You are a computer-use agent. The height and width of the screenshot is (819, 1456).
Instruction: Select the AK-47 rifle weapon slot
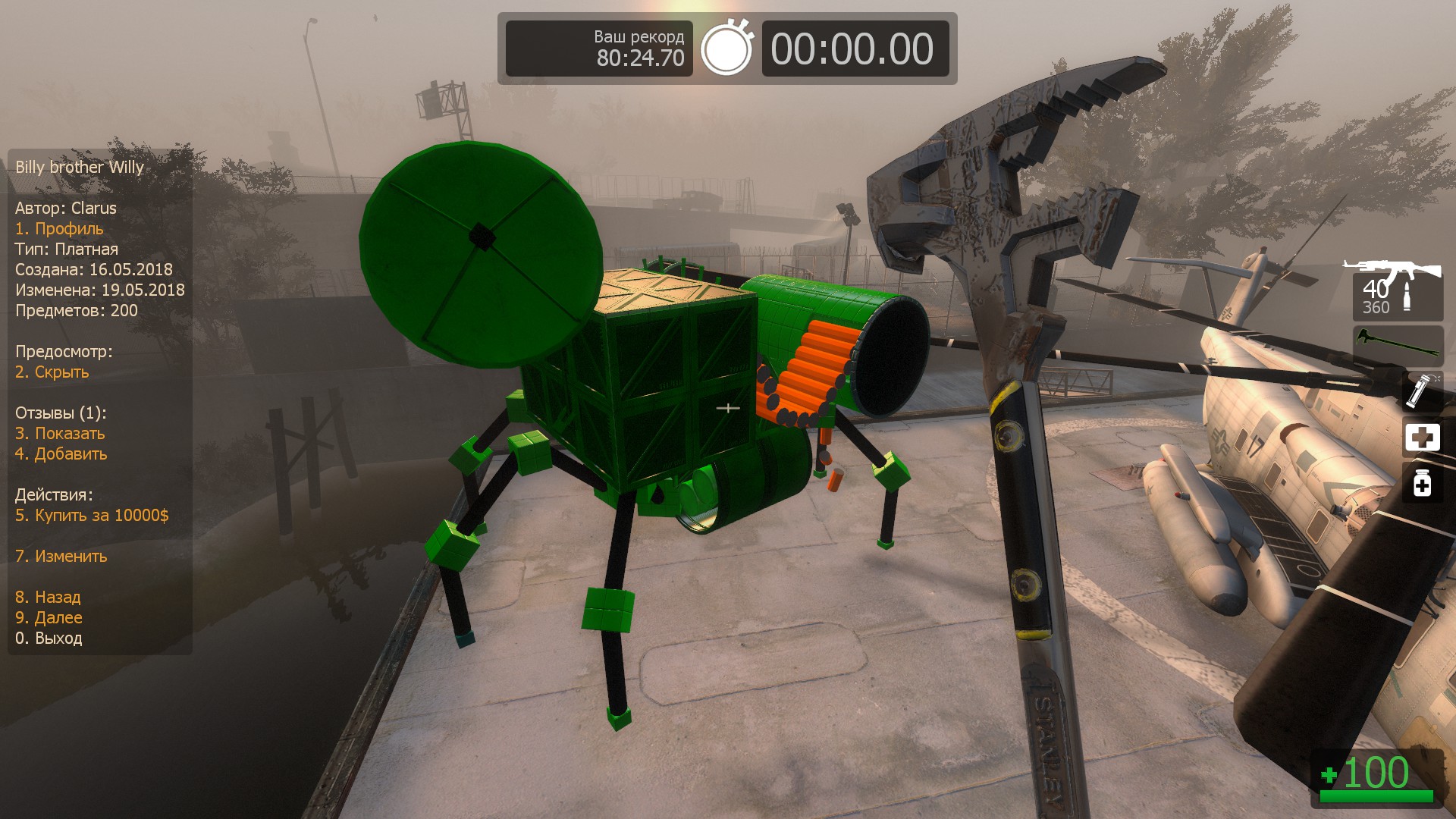pos(1397,289)
